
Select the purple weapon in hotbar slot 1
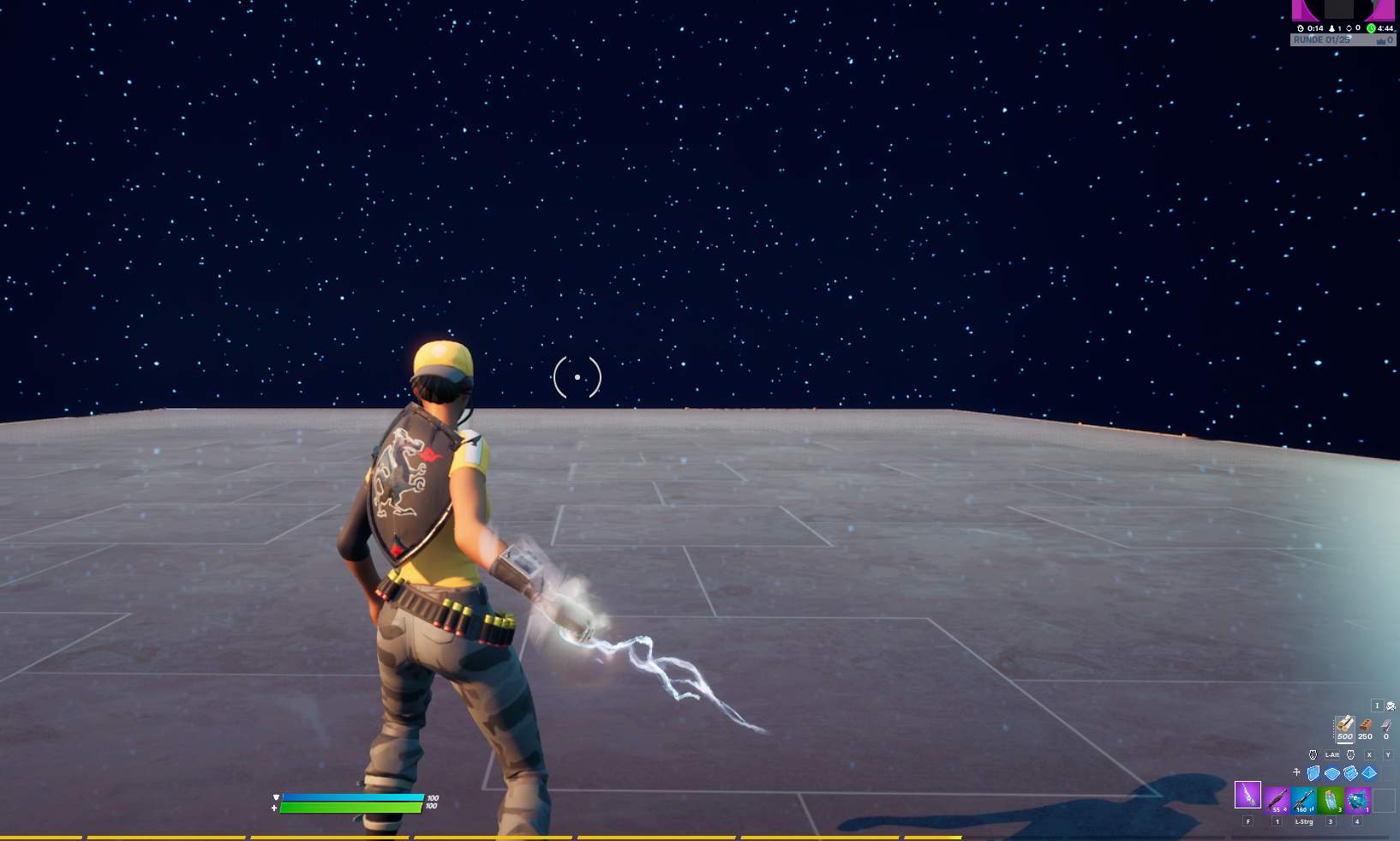coord(1277,799)
